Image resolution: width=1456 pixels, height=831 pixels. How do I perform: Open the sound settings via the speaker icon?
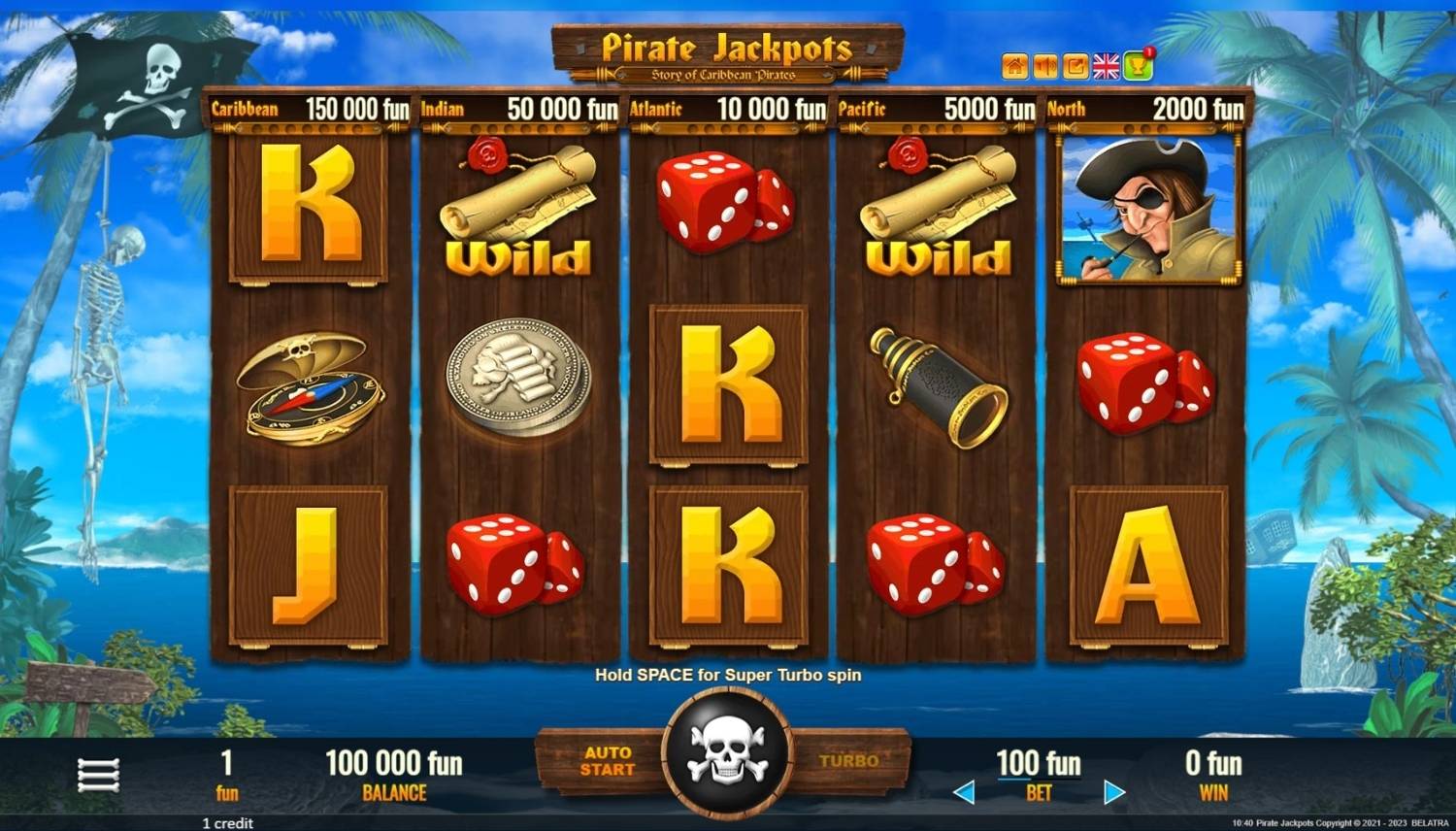1045,65
